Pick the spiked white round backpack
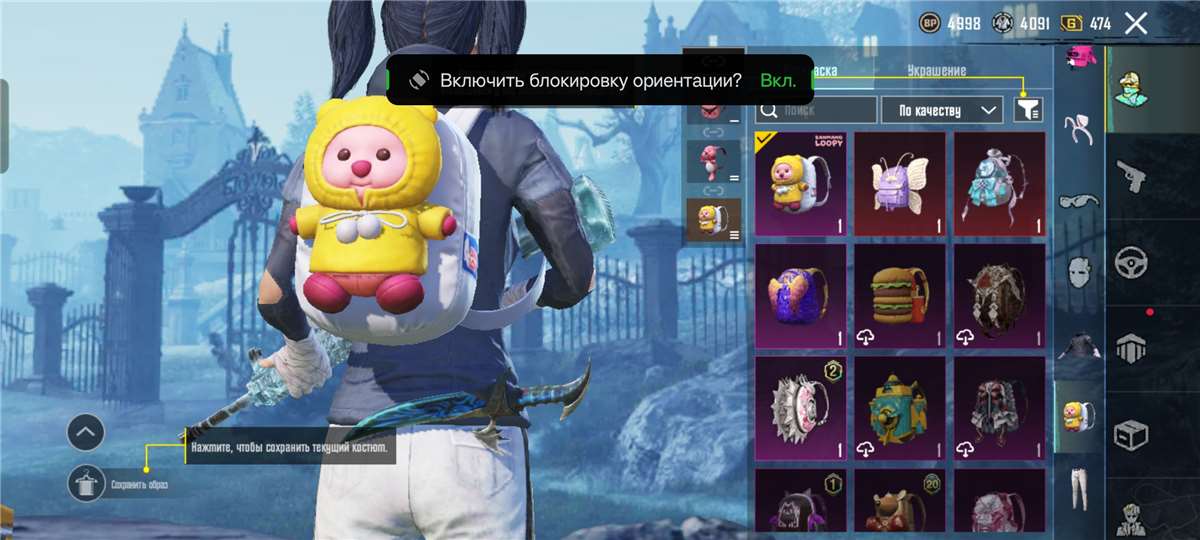Viewport: 1200px width, 540px height. click(800, 408)
